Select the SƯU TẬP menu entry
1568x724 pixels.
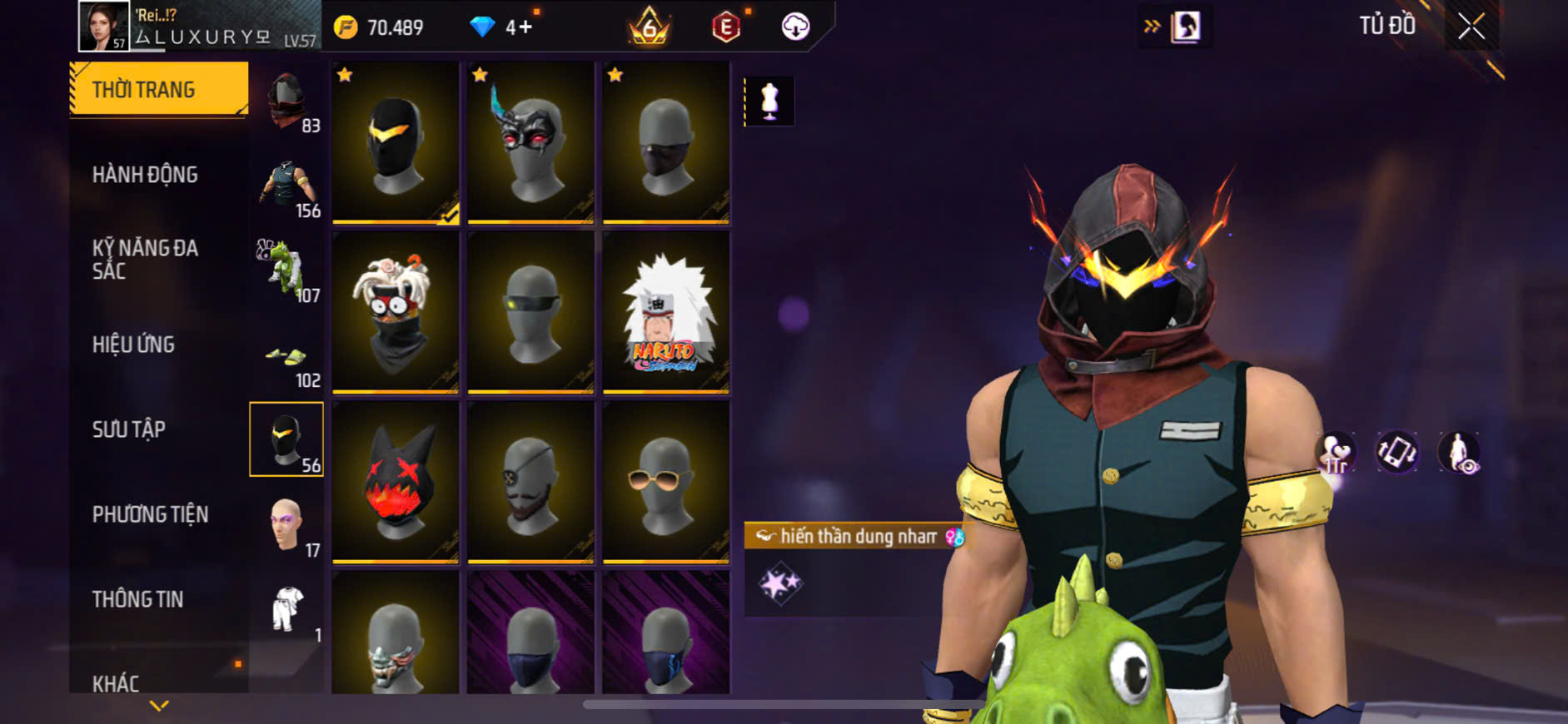pyautogui.click(x=129, y=429)
